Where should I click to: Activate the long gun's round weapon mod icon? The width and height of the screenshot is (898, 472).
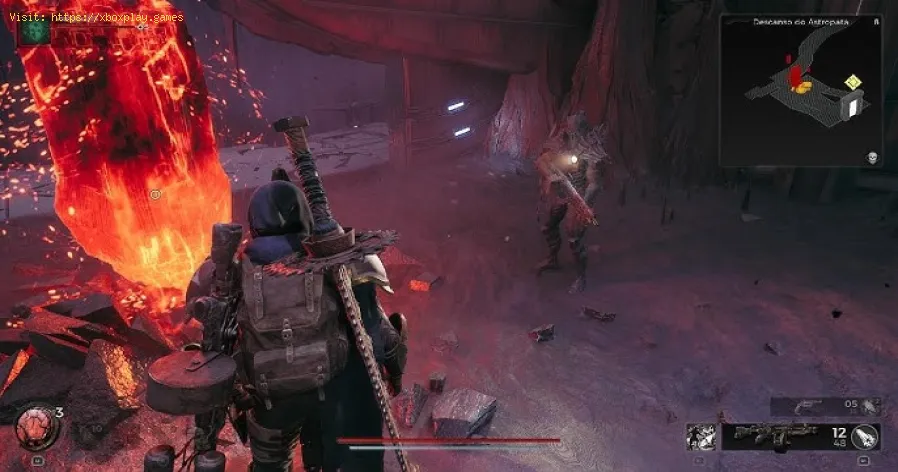pyautogui.click(x=866, y=436)
